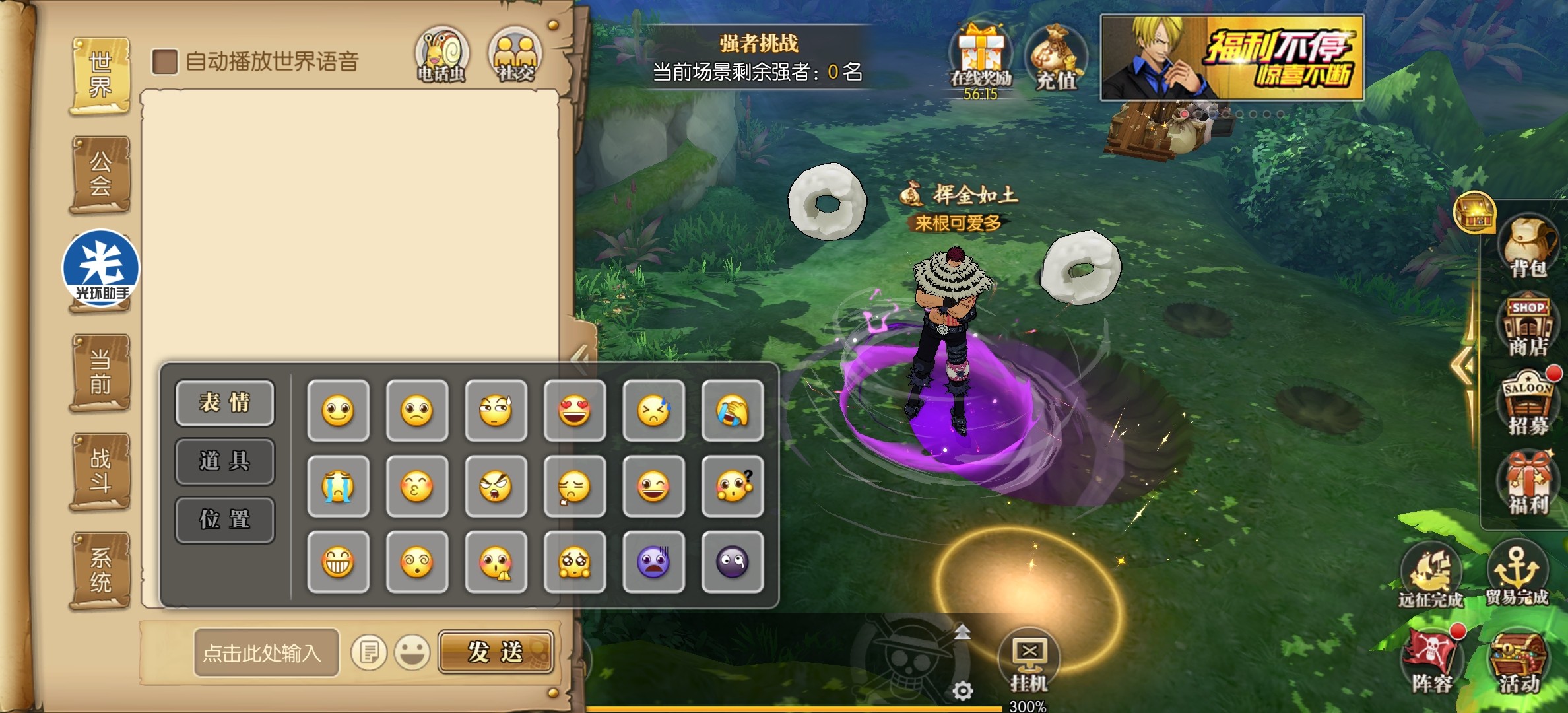The image size is (1568, 713).
Task: Open the 光环助手 floating assistant overlay
Action: pos(101,268)
